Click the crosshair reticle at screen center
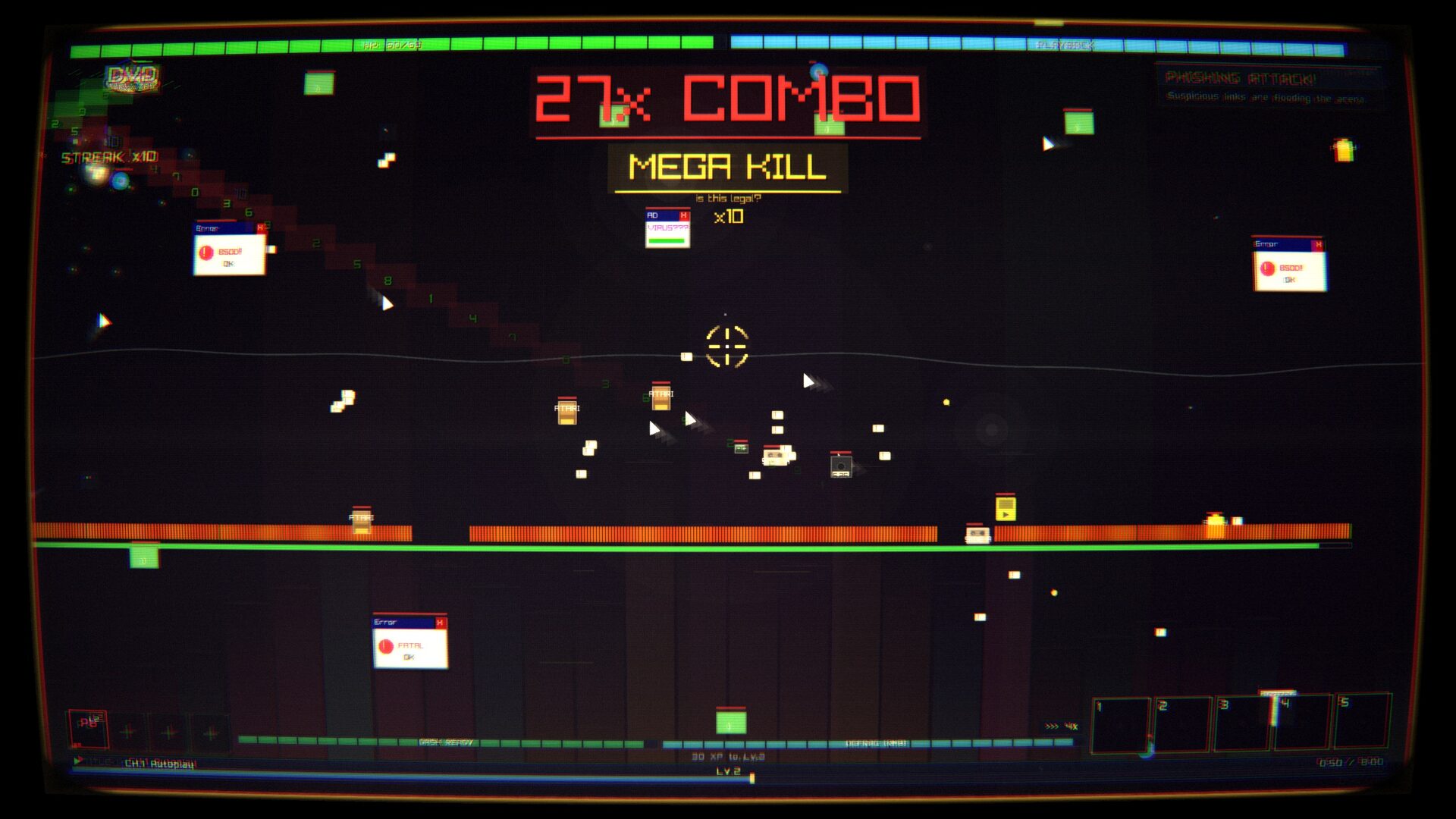 [x=728, y=347]
